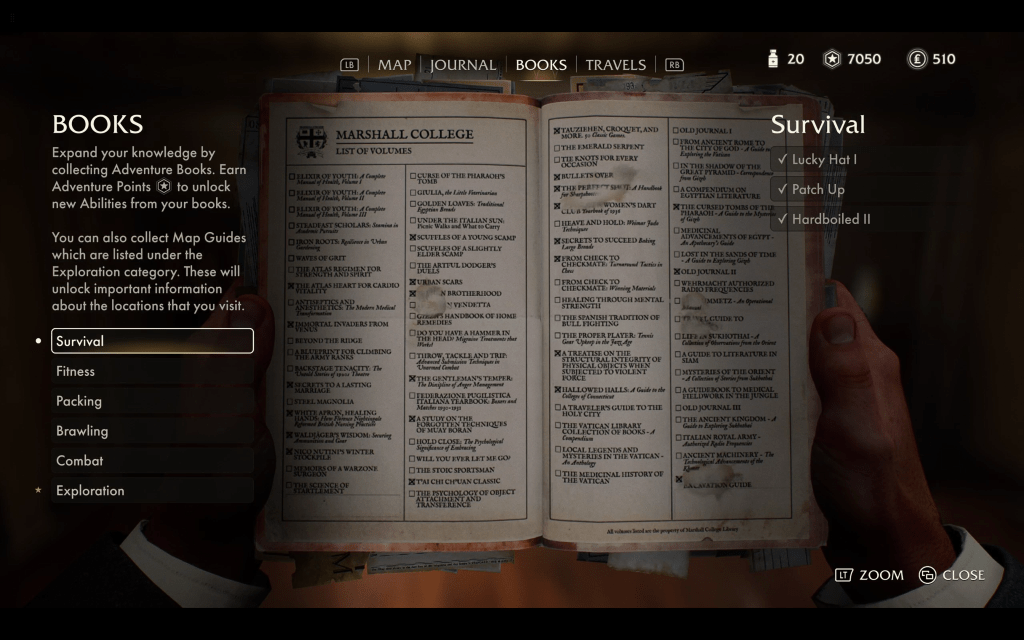This screenshot has width=1024, height=640.
Task: Zoom into the book list
Action: coord(869,575)
